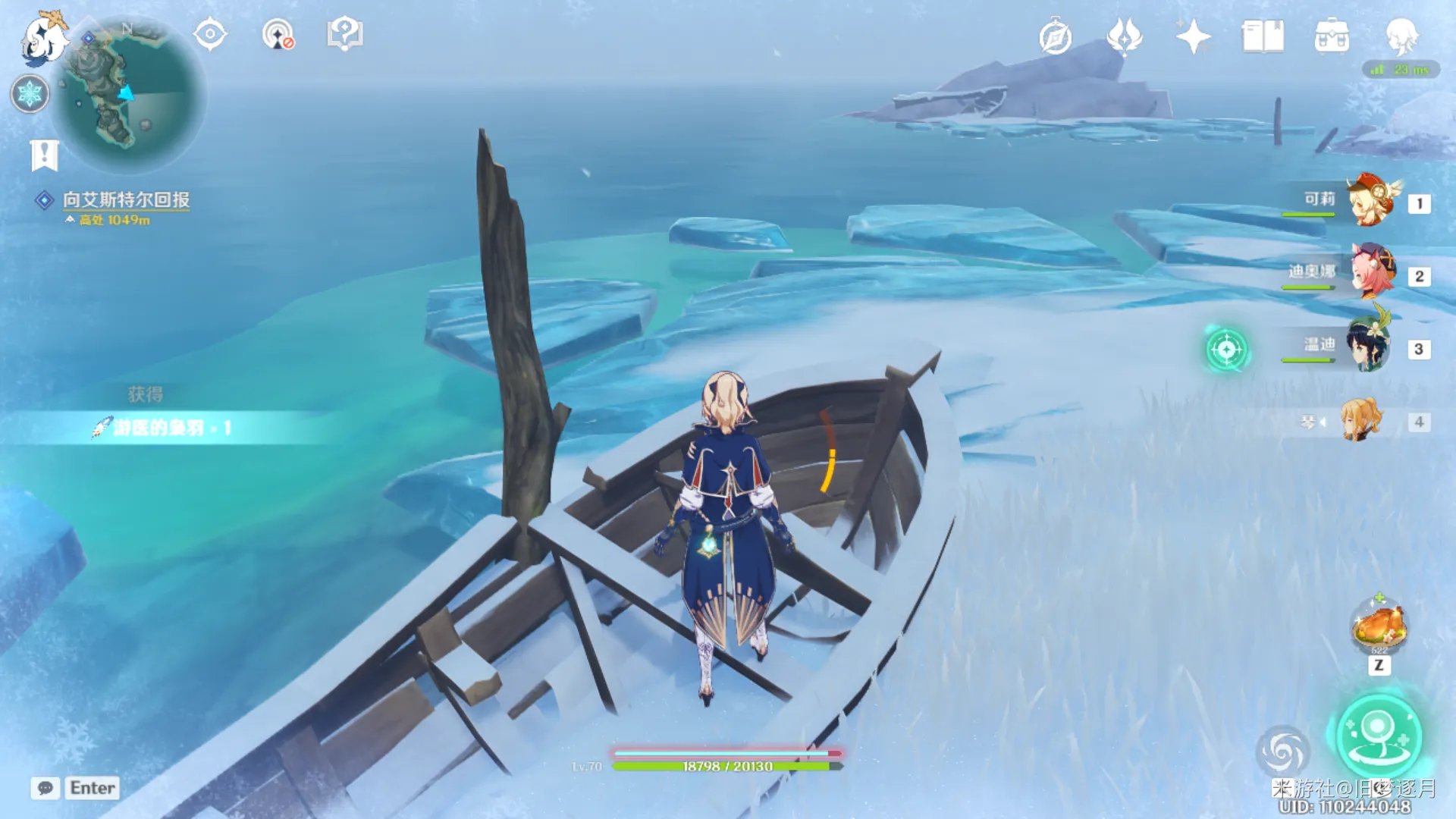The width and height of the screenshot is (1456, 819).
Task: Open the wish star icon
Action: [1193, 36]
